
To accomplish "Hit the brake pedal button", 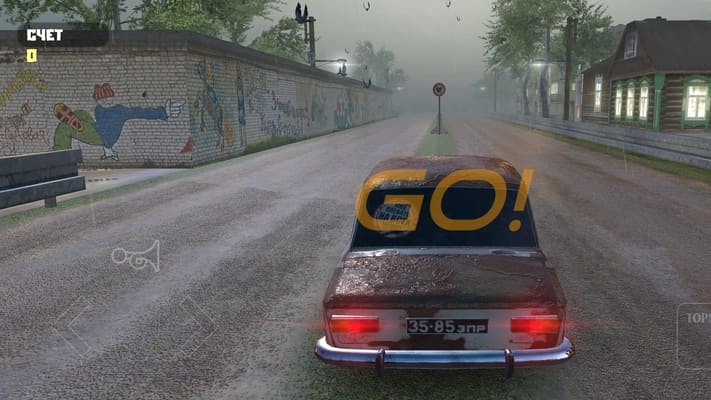I will (x=694, y=334).
